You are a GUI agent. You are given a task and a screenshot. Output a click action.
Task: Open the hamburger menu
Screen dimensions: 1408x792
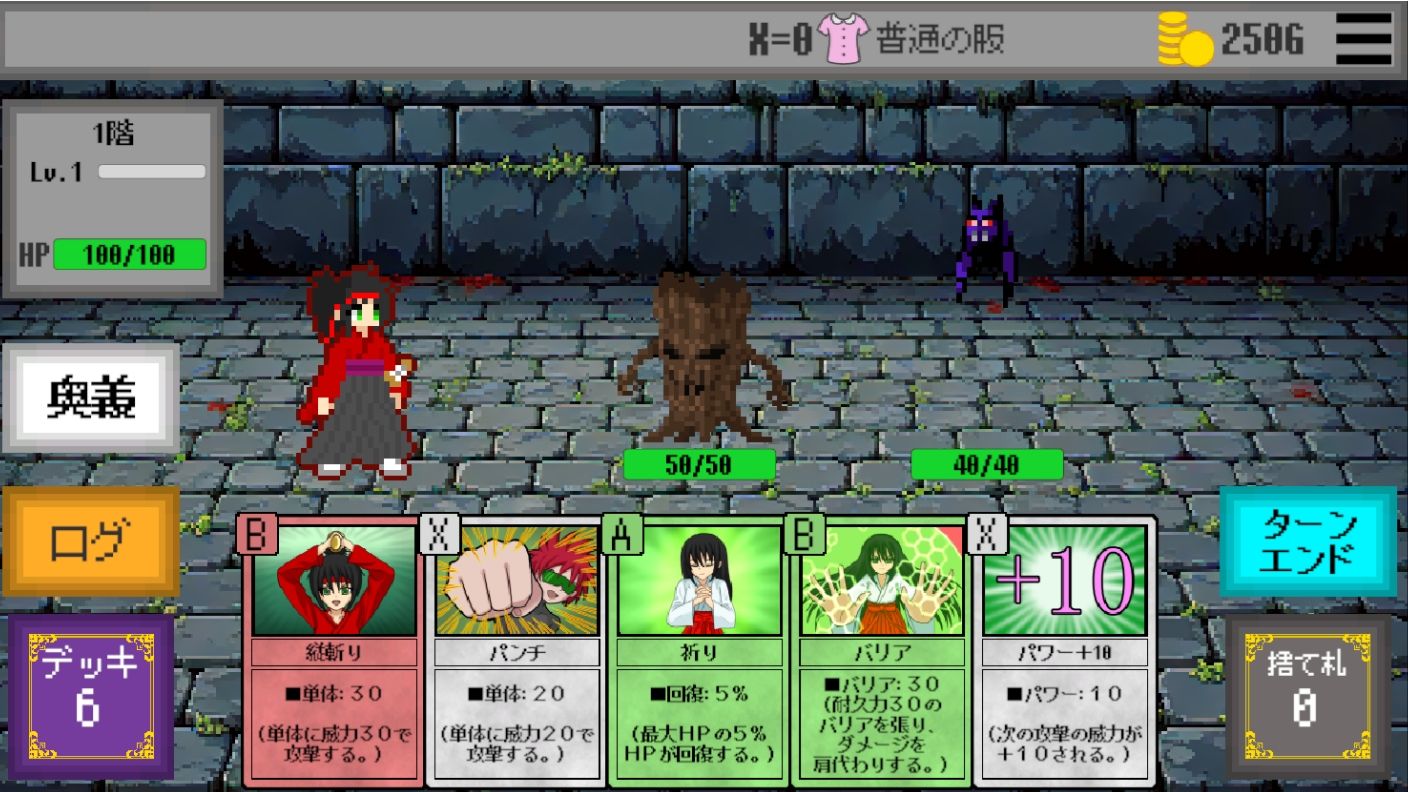click(x=1363, y=38)
